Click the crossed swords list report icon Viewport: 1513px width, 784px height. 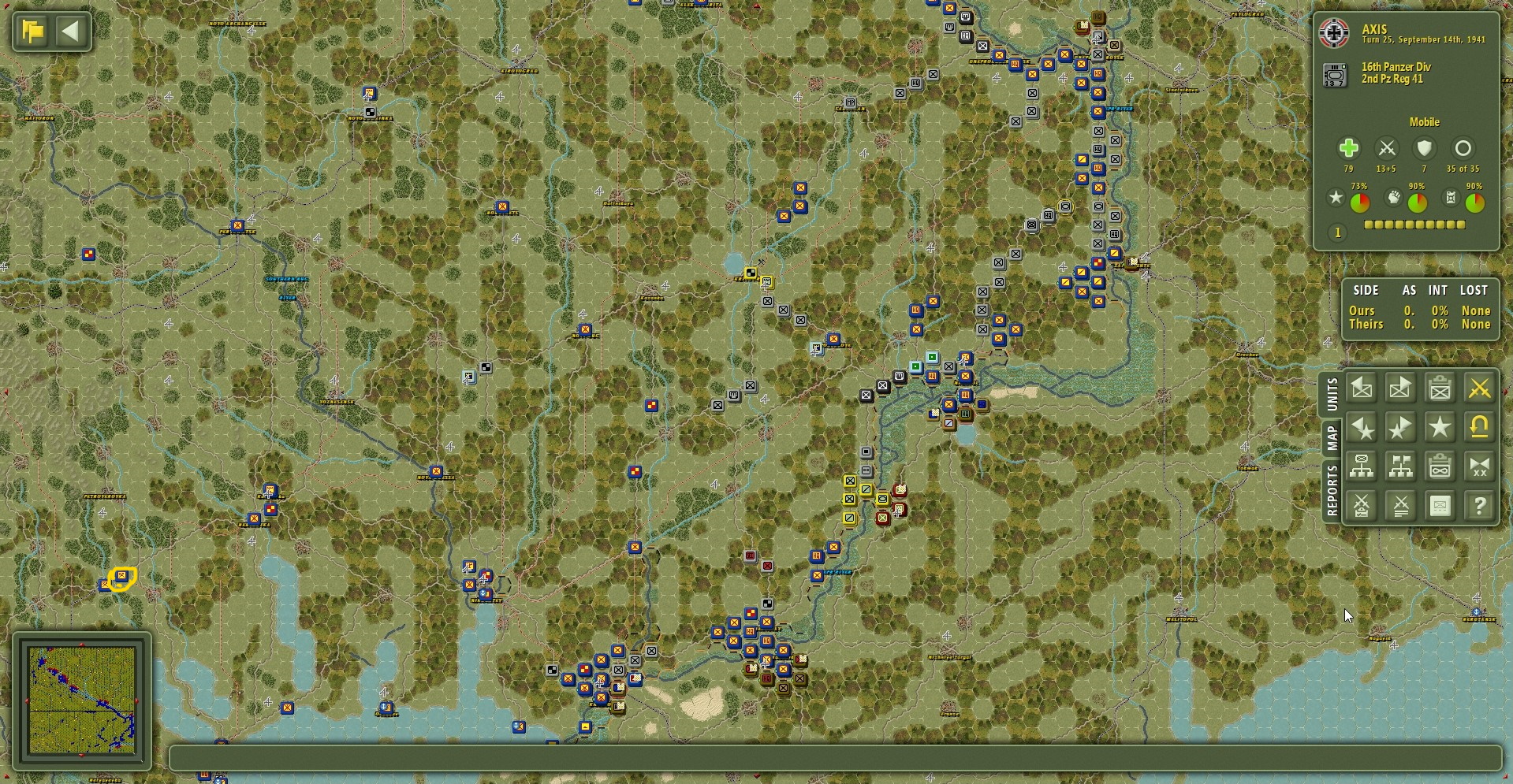pos(1401,505)
